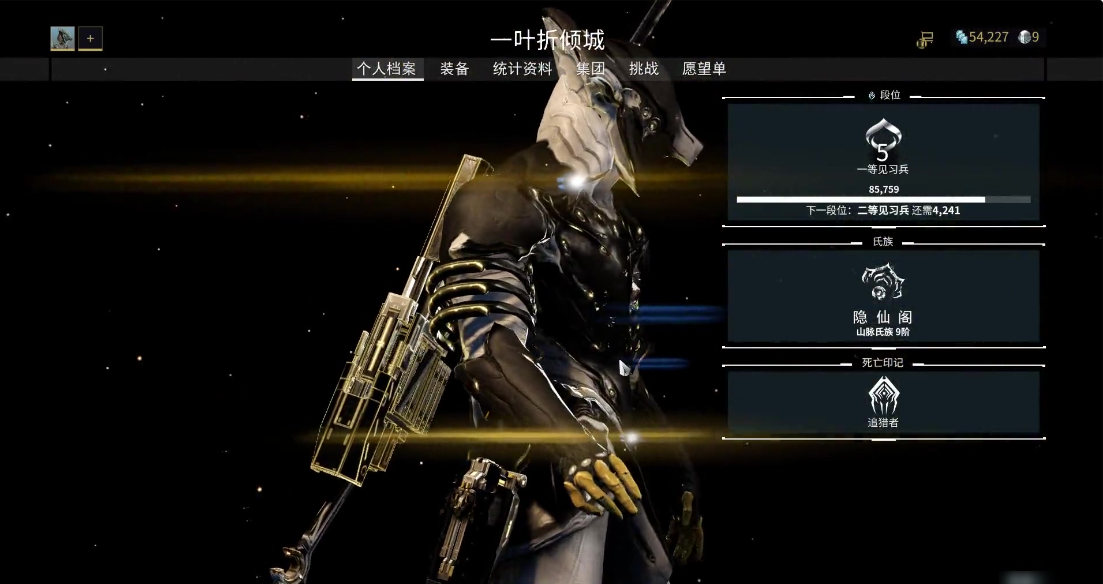This screenshot has width=1103, height=584.
Task: Switch to the 个人档案 profile tab
Action: [x=388, y=69]
